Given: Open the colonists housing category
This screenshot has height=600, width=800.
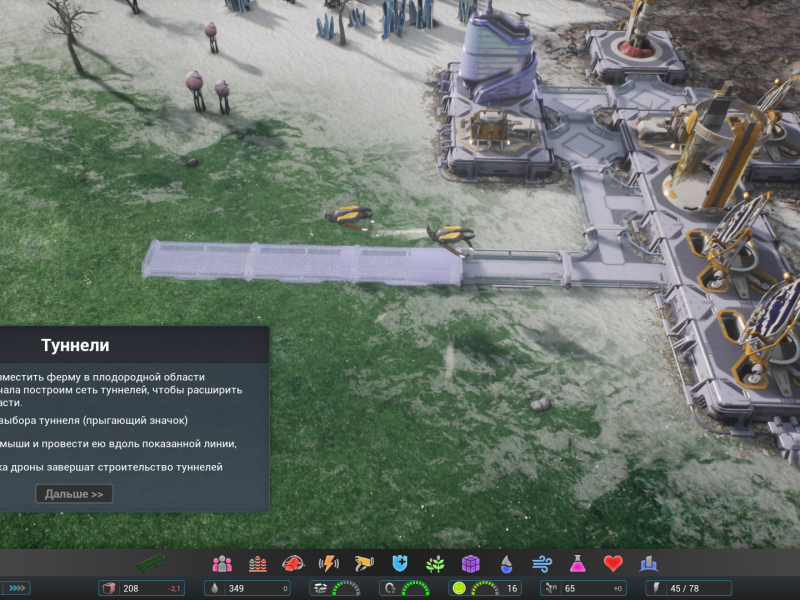Looking at the screenshot, I should (222, 564).
